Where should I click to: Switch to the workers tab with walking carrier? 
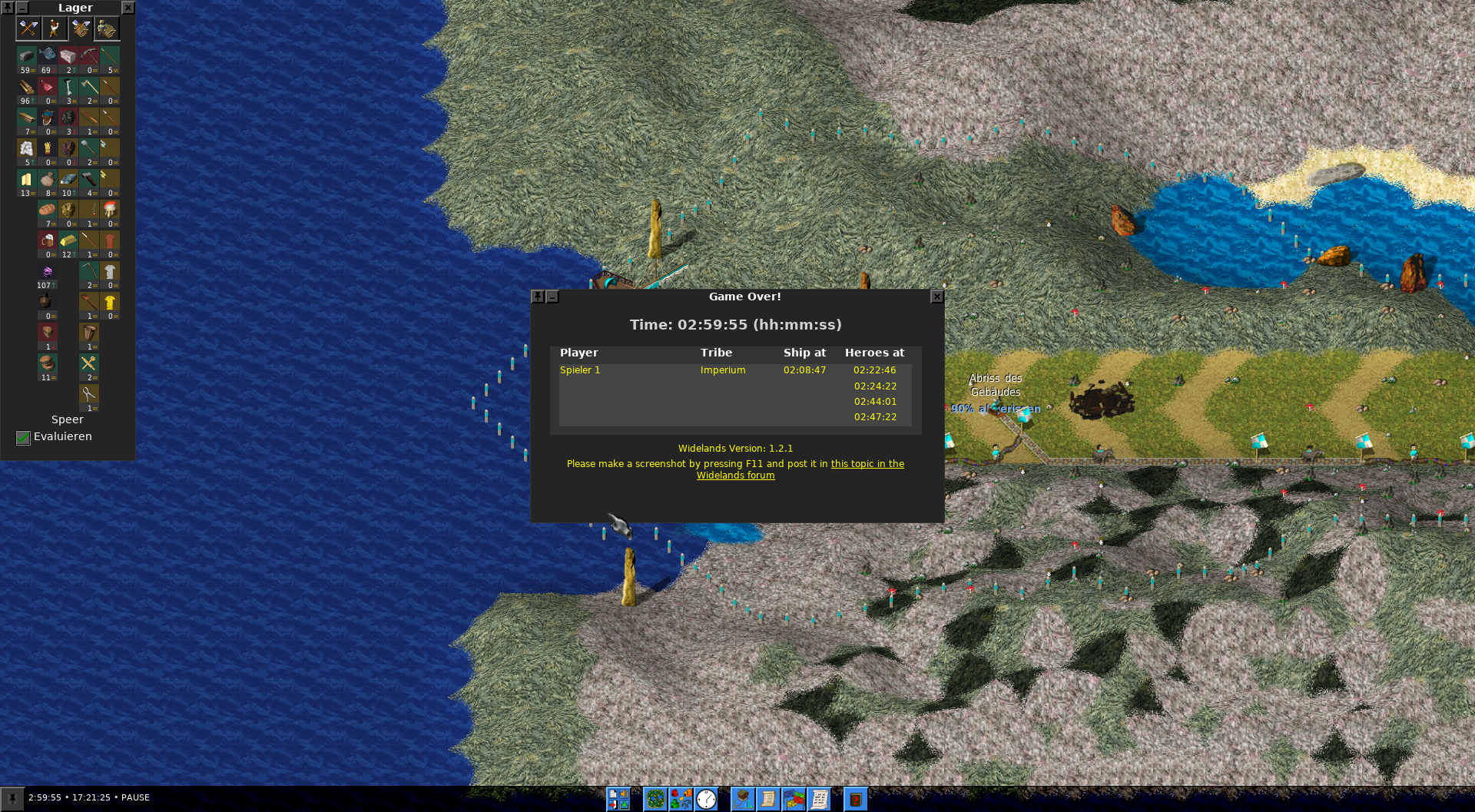coord(55,28)
